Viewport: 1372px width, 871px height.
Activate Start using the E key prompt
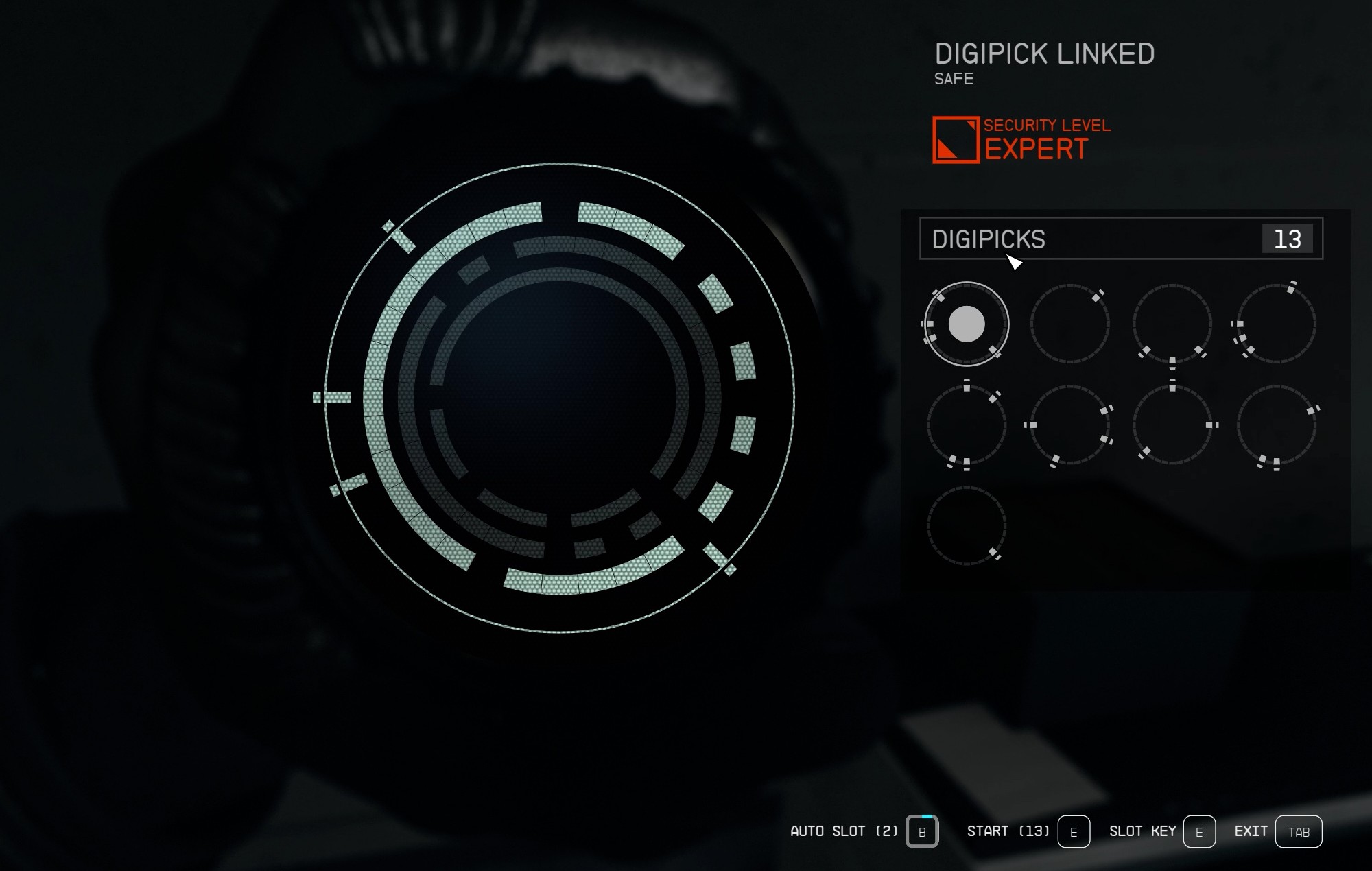click(x=1073, y=831)
